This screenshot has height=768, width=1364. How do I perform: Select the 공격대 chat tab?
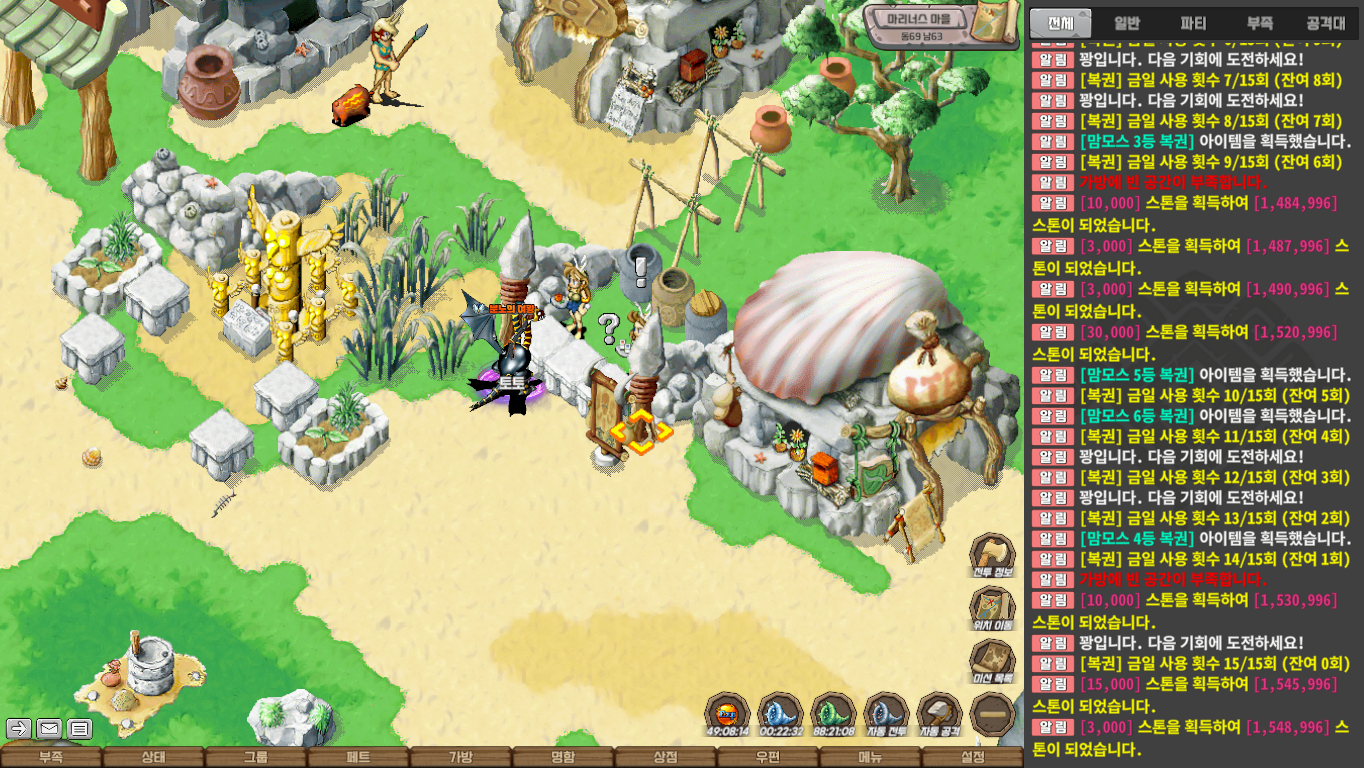point(1326,23)
